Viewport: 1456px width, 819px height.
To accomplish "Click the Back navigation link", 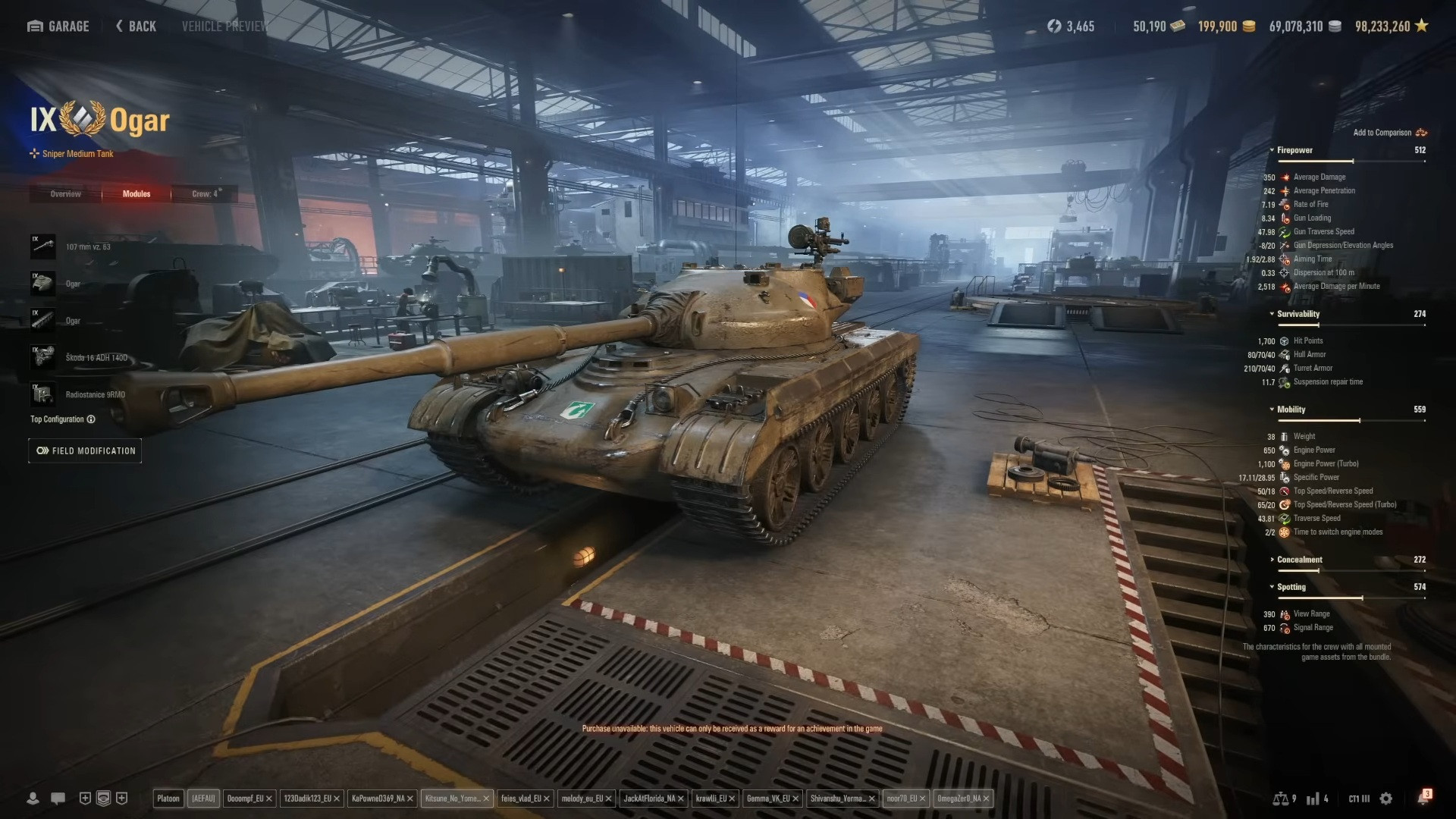I will (x=135, y=25).
